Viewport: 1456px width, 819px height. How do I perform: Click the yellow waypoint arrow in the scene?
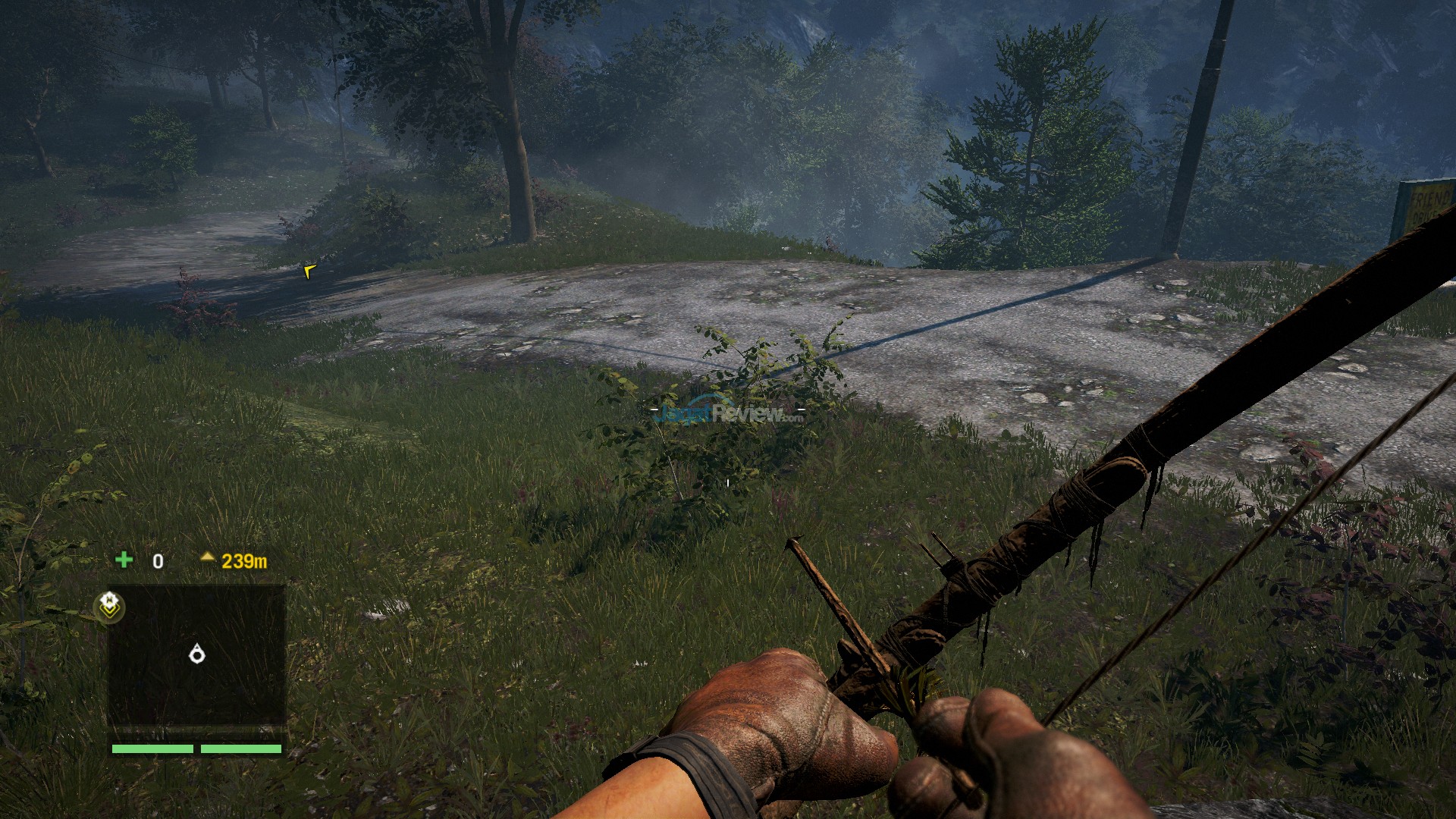(x=309, y=271)
